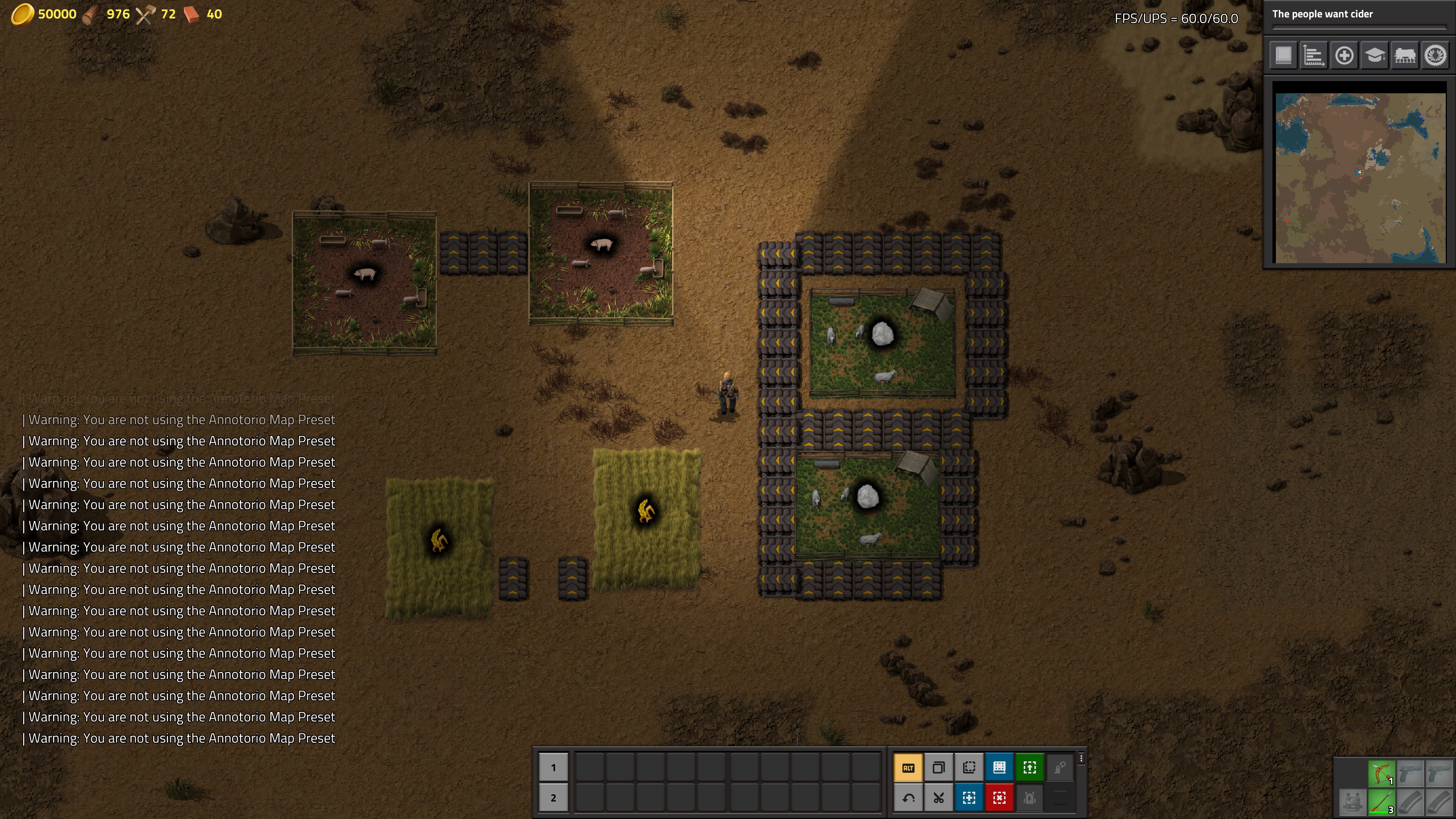The height and width of the screenshot is (819, 1456).
Task: Open the gear-and-laurel achievements button
Action: (1436, 55)
